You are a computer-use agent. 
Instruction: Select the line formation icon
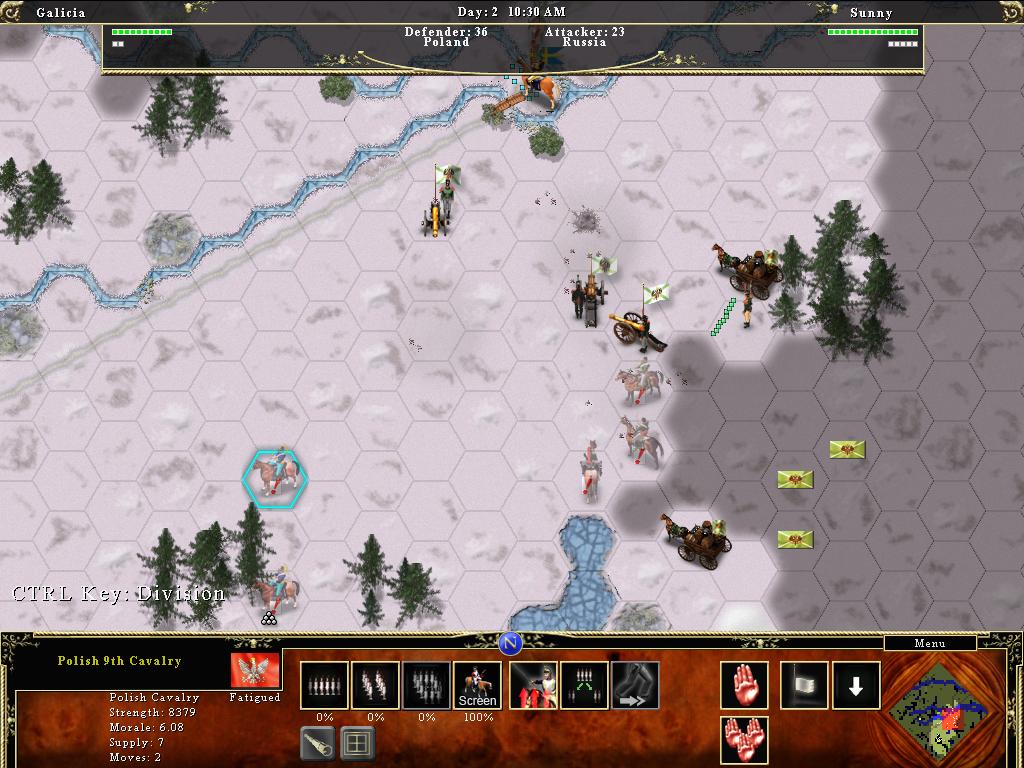pos(324,686)
